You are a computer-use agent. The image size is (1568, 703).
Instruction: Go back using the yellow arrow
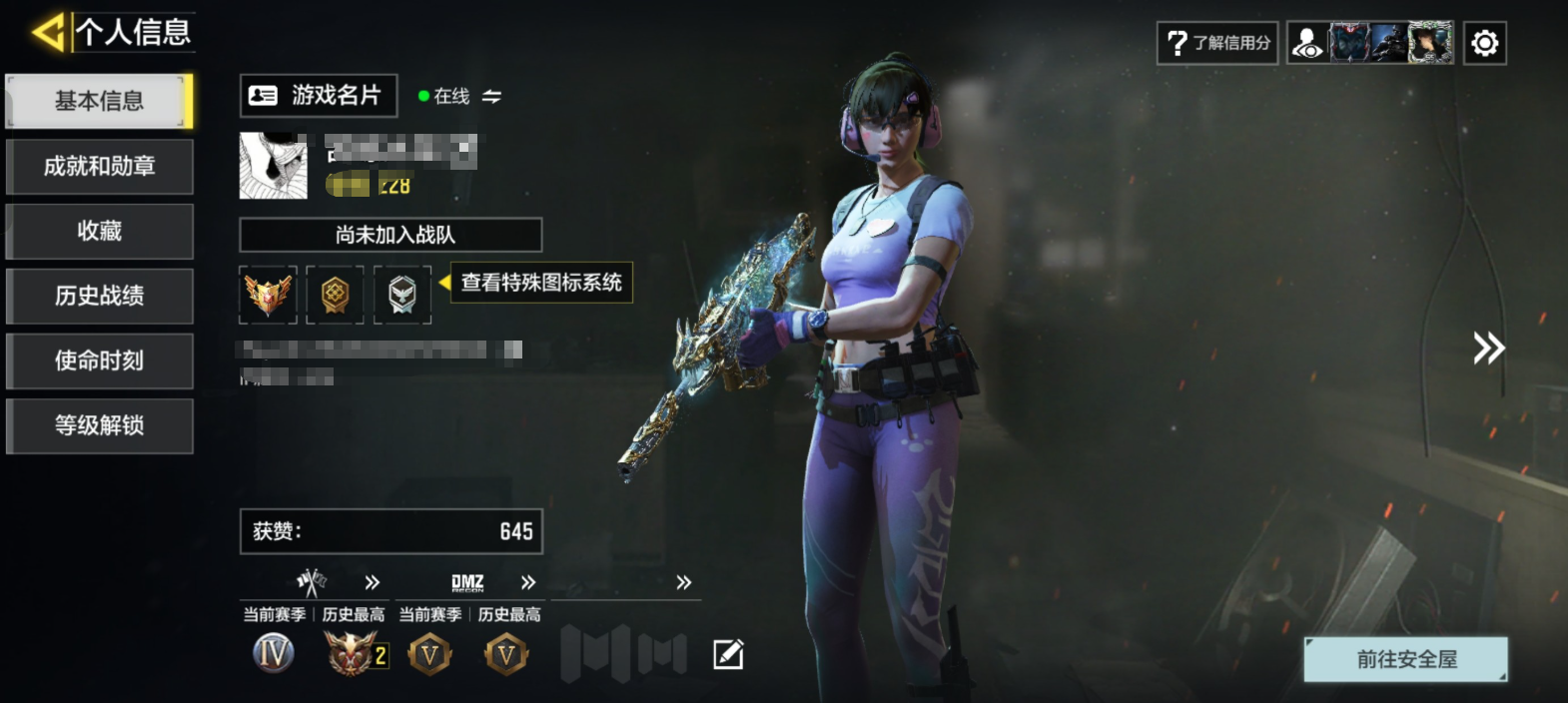[47, 33]
